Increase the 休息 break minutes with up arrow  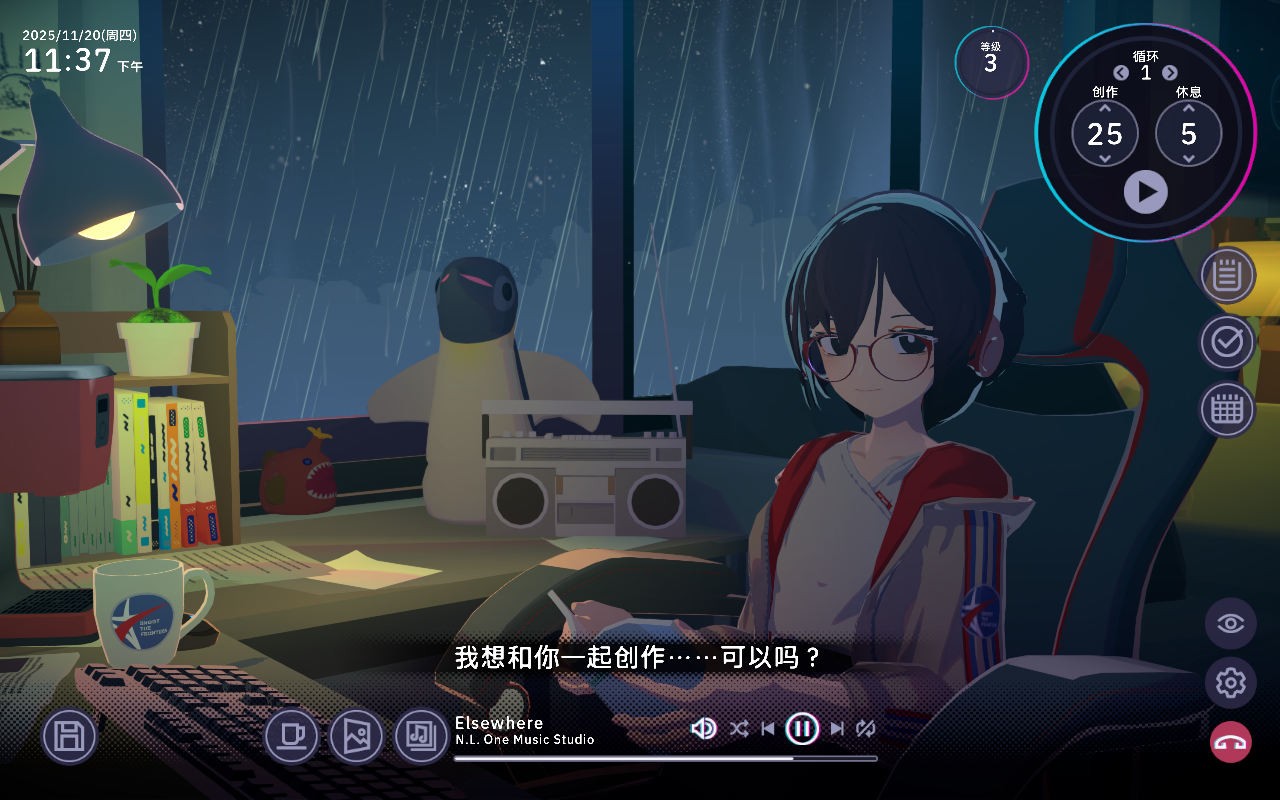pyautogui.click(x=1189, y=109)
